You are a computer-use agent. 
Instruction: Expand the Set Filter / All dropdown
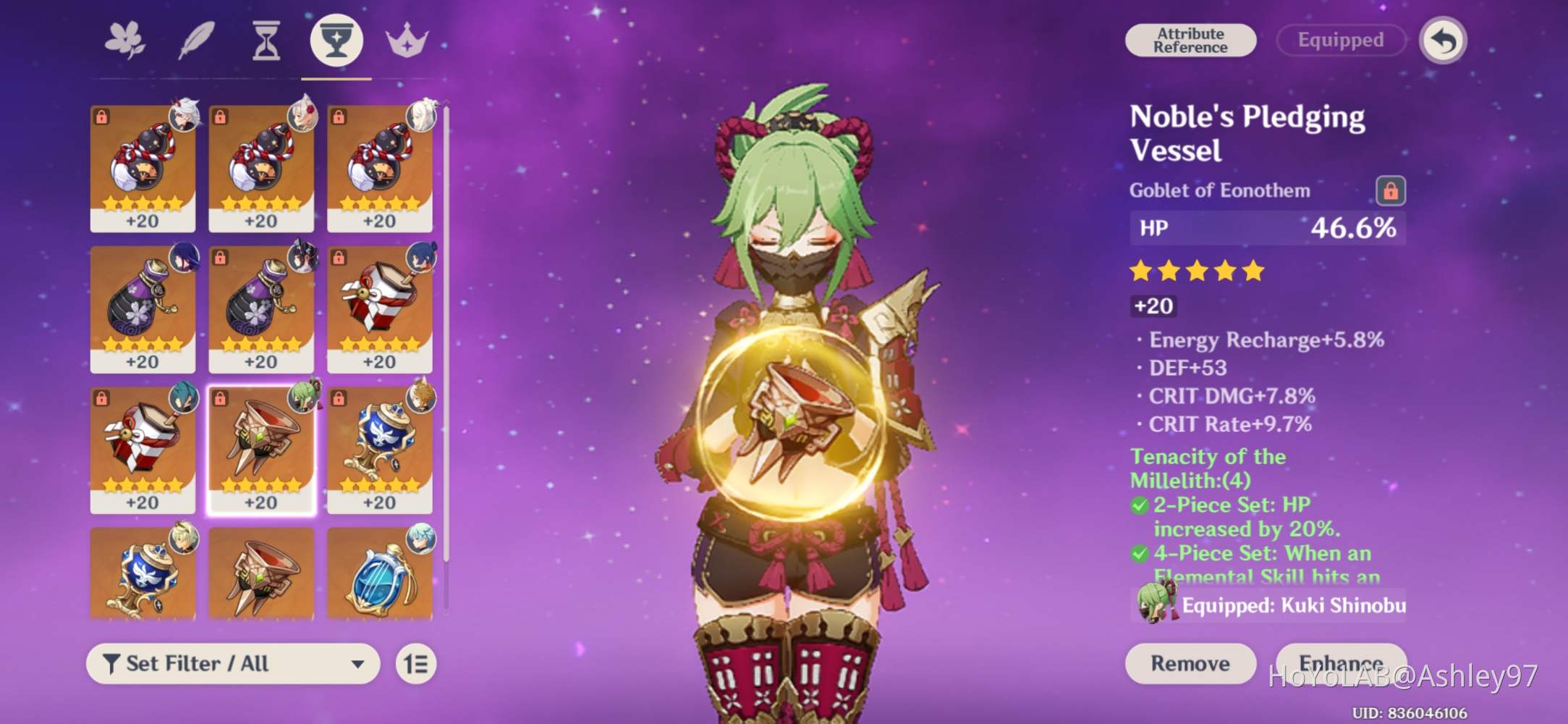[232, 663]
